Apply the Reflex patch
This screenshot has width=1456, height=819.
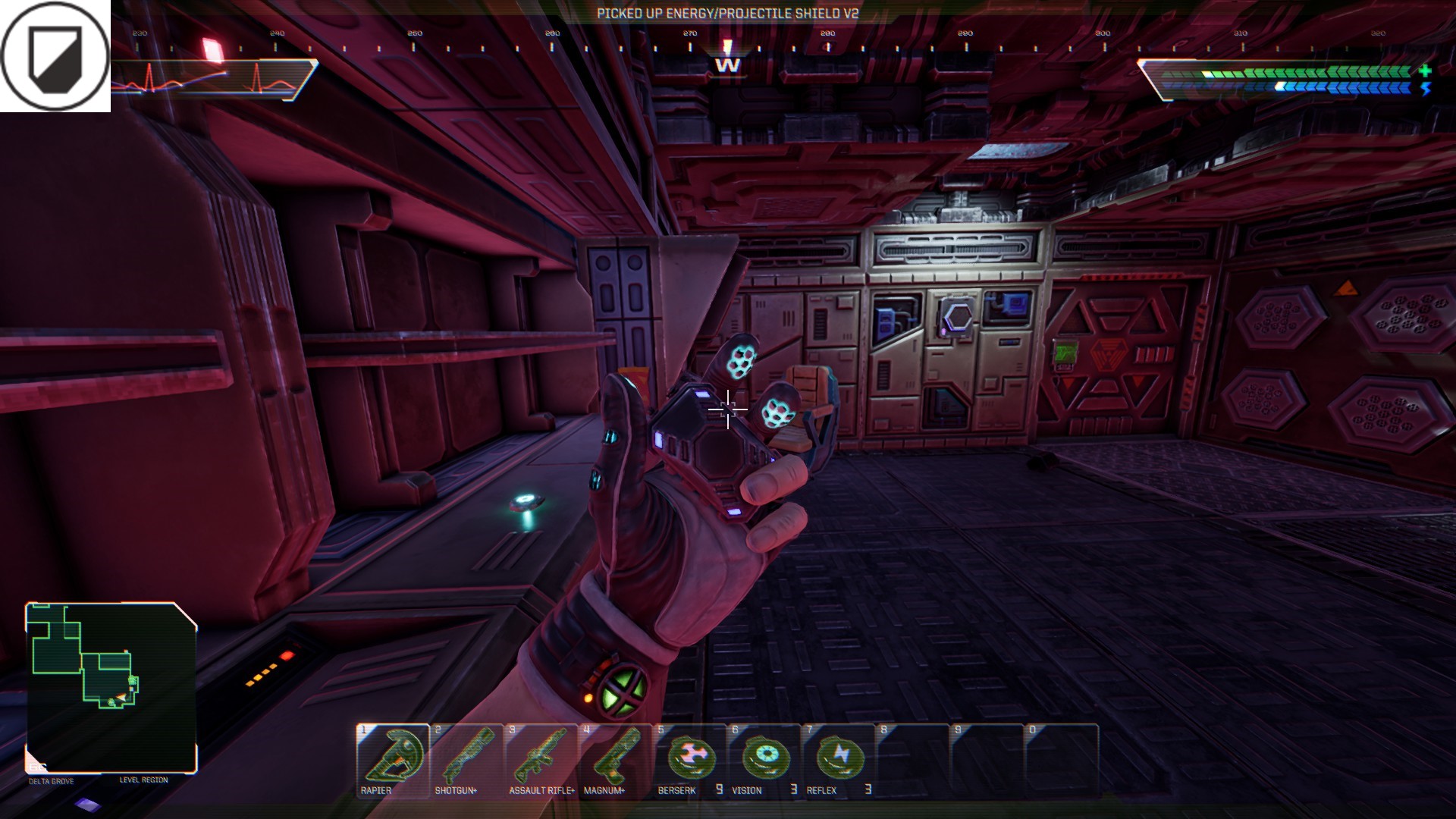(838, 760)
